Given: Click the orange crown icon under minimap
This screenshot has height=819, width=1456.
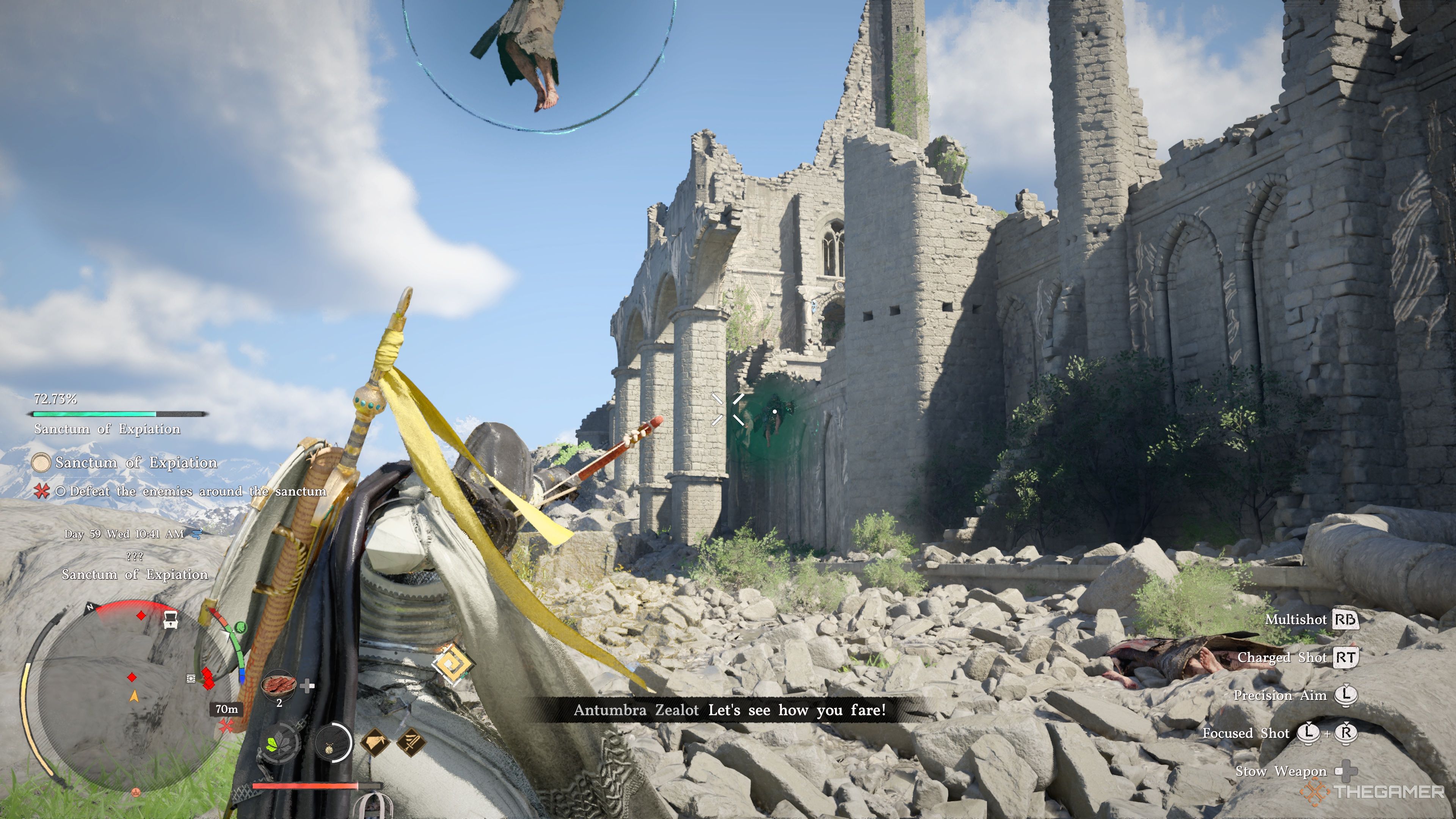Looking at the screenshot, I should [136, 792].
